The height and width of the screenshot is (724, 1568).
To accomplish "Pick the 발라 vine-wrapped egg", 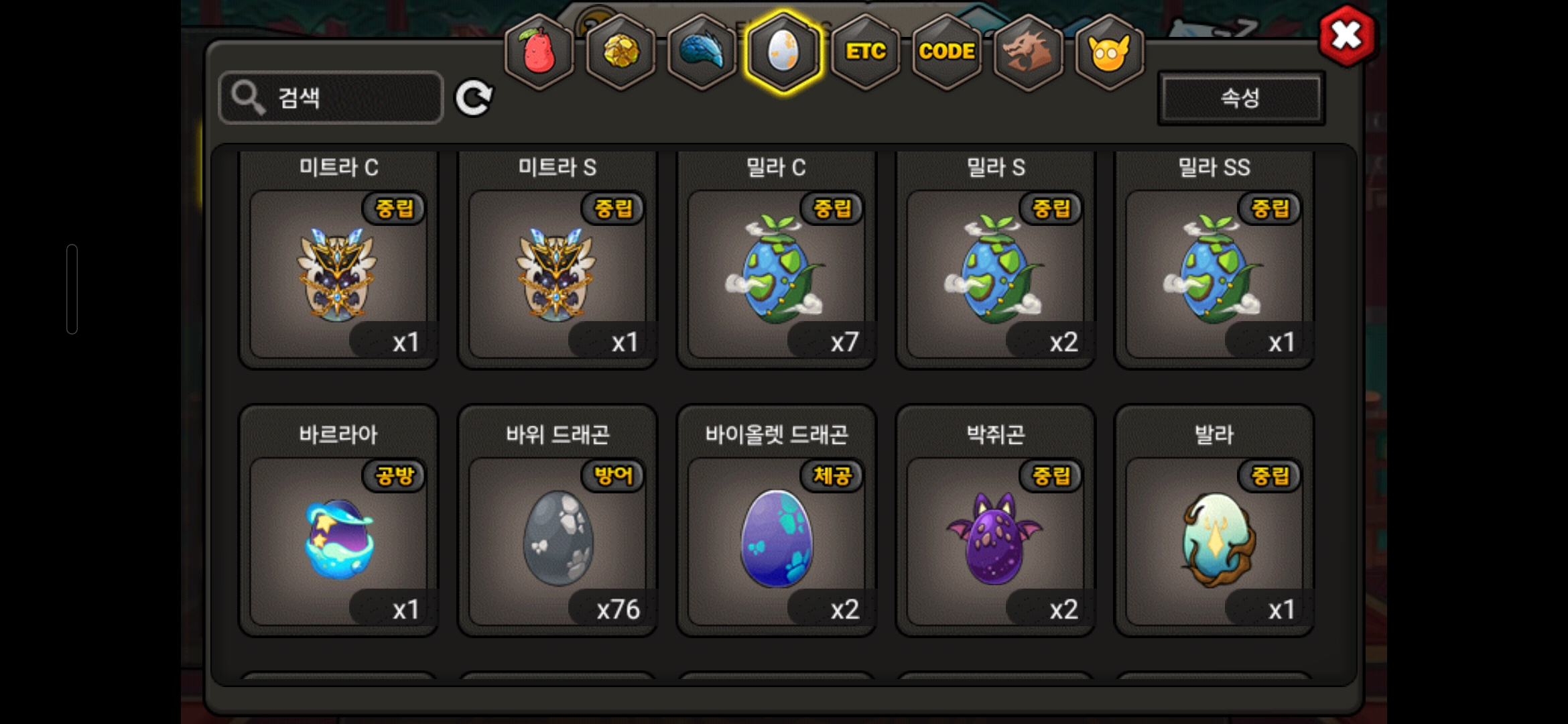I will [1214, 540].
